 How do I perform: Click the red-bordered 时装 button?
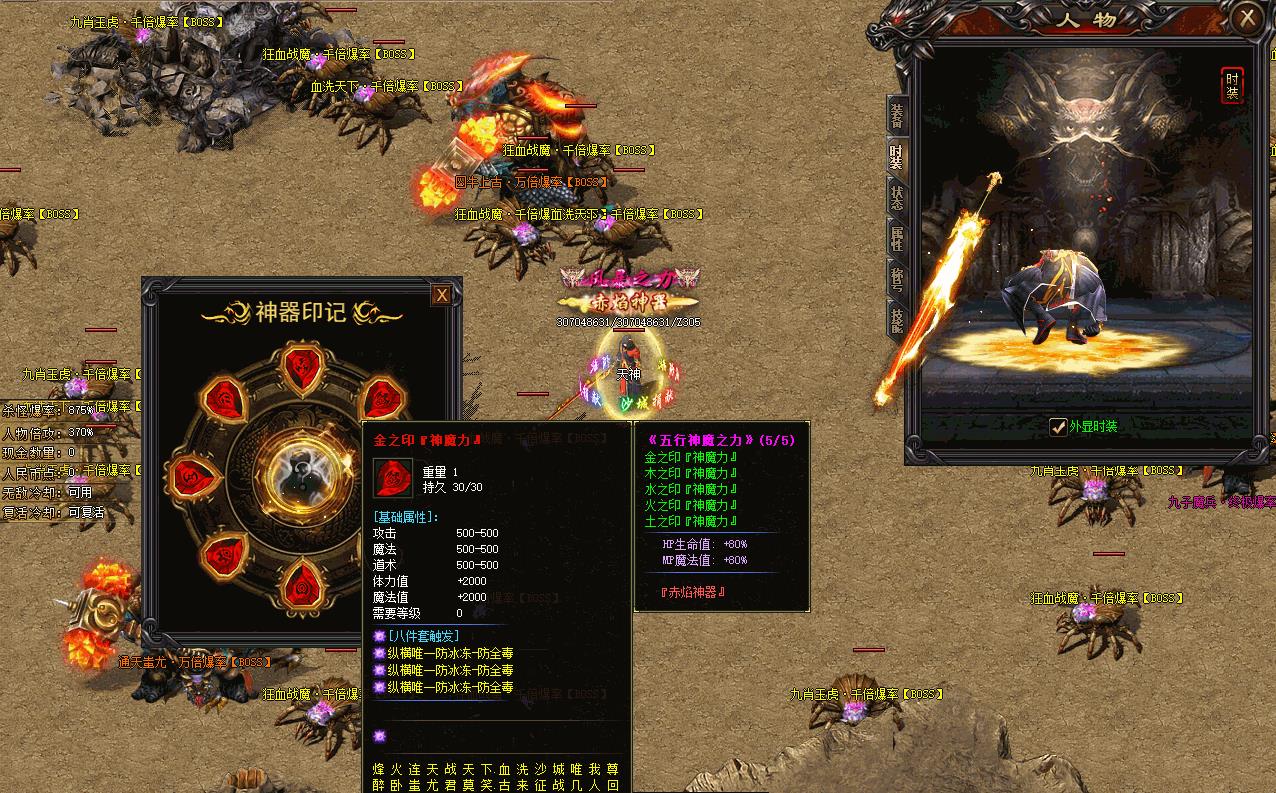pyautogui.click(x=1232, y=85)
